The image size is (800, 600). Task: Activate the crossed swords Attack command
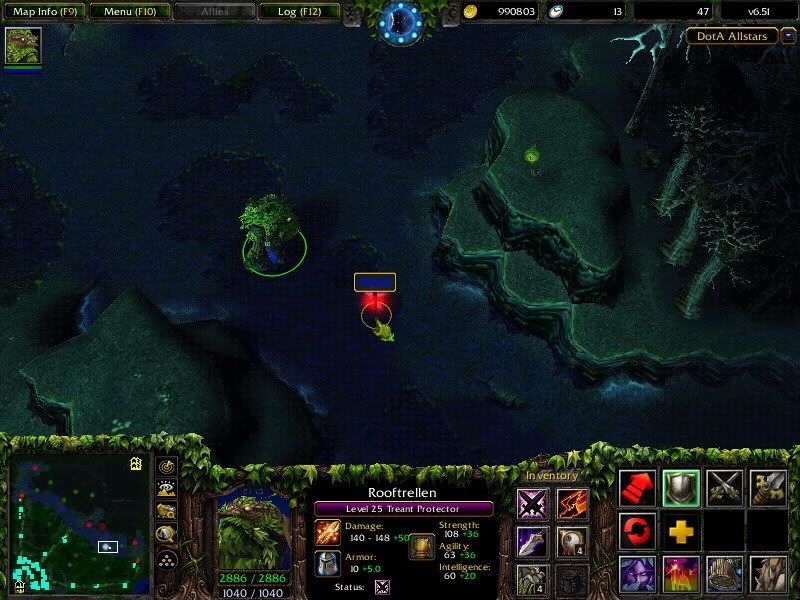[x=724, y=487]
